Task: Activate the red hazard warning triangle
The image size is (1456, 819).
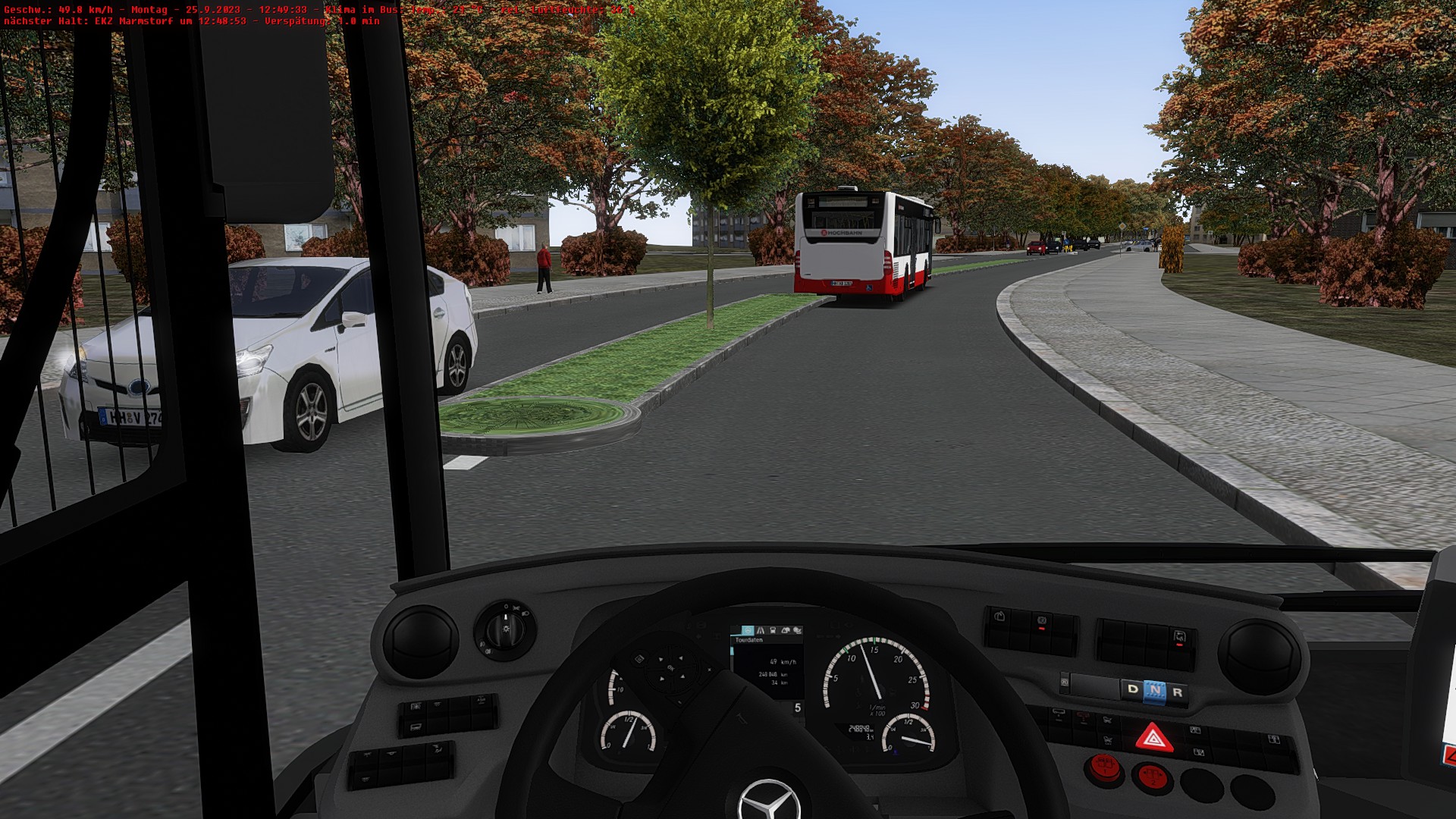Action: pos(1153,738)
